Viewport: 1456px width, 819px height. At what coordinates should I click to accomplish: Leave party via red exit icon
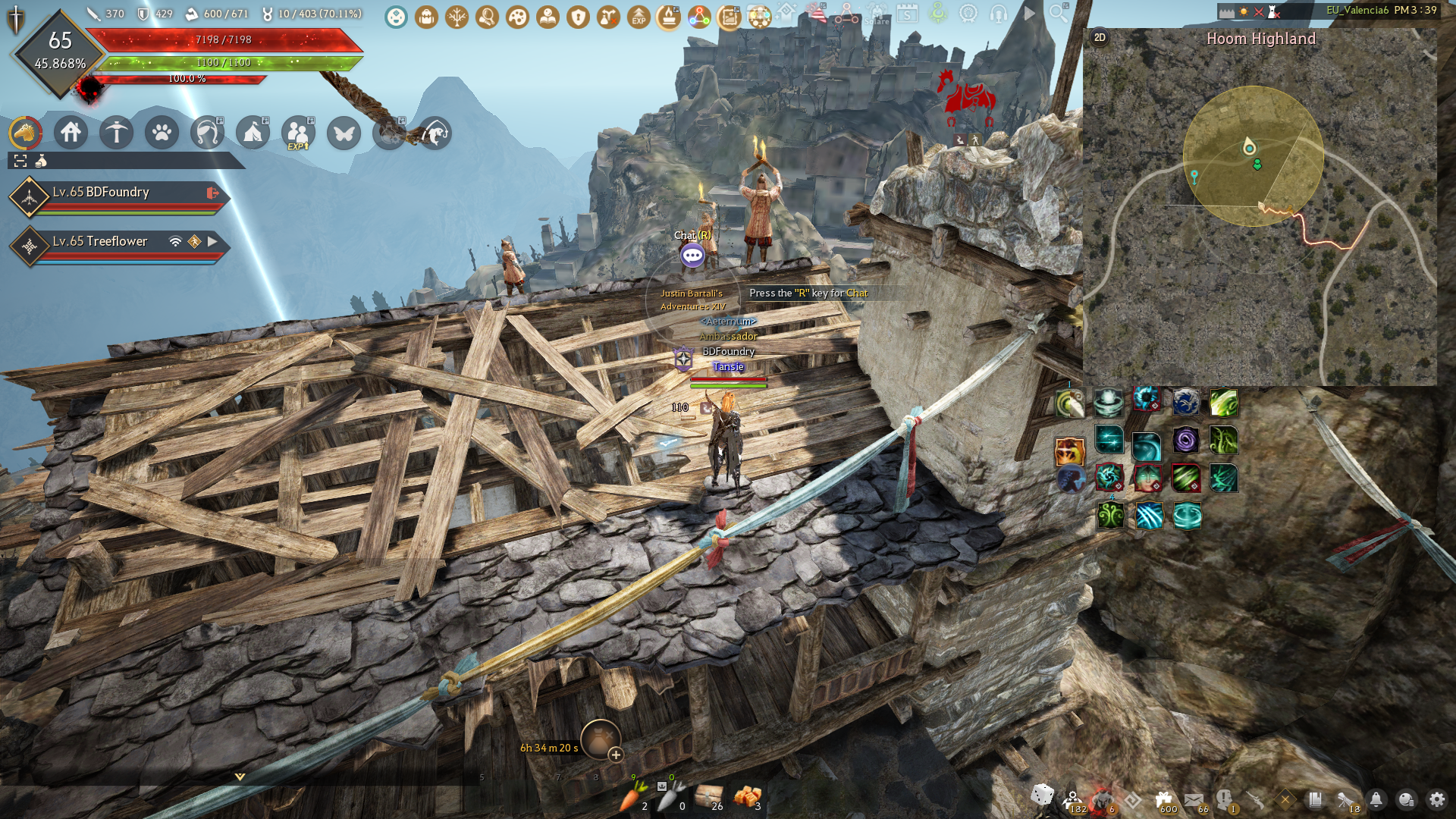[213, 193]
